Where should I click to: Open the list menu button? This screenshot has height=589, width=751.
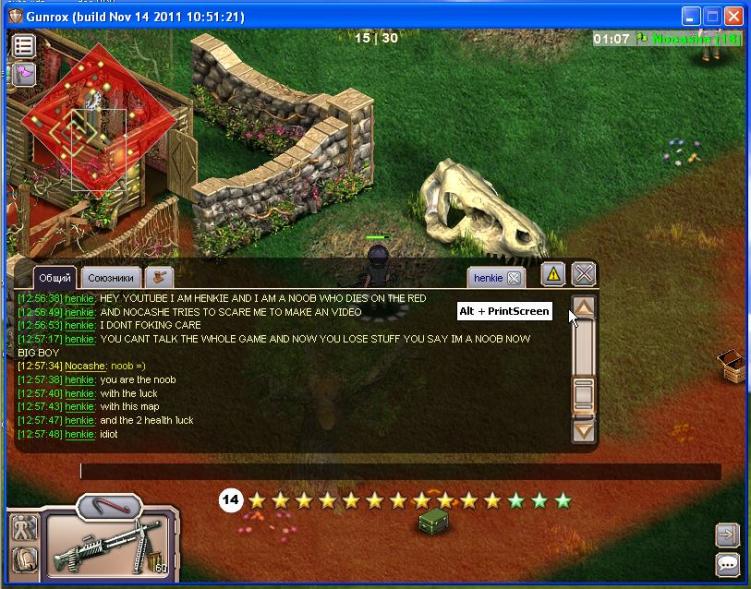pyautogui.click(x=24, y=46)
